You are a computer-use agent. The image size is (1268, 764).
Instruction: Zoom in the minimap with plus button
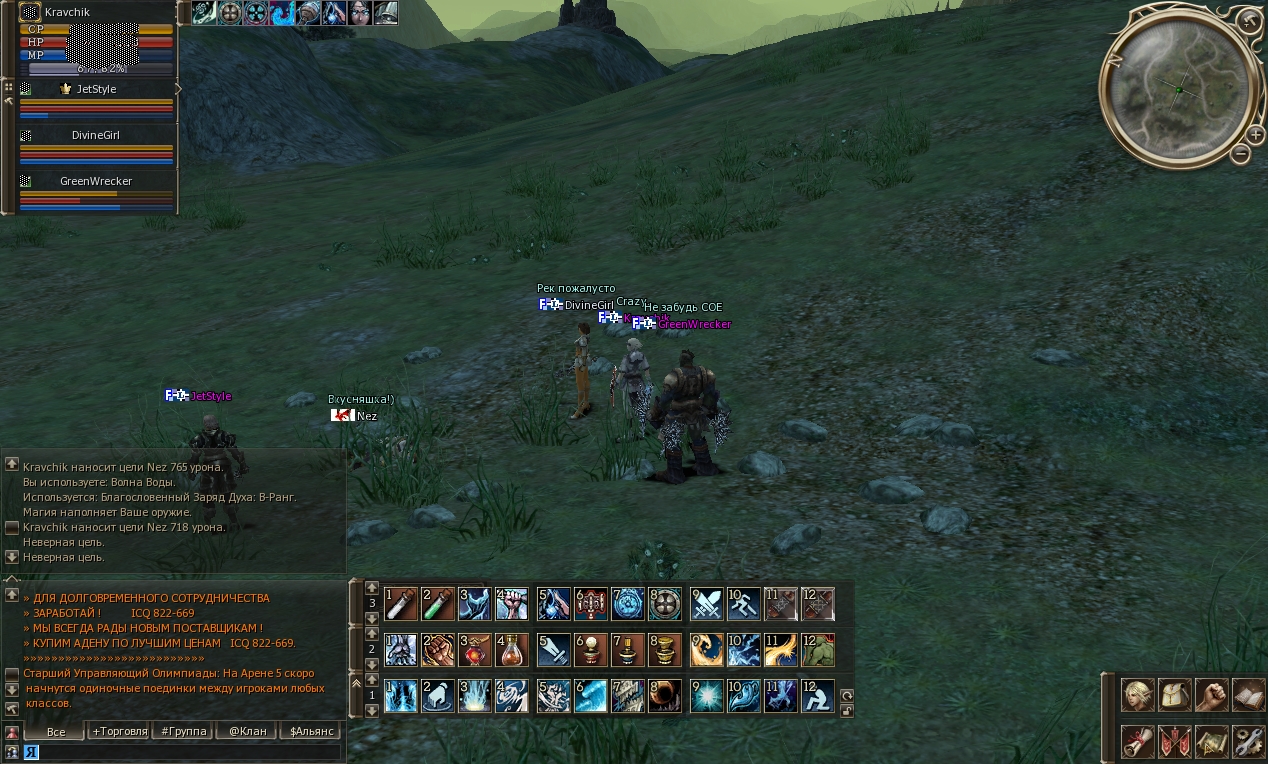pos(1255,134)
